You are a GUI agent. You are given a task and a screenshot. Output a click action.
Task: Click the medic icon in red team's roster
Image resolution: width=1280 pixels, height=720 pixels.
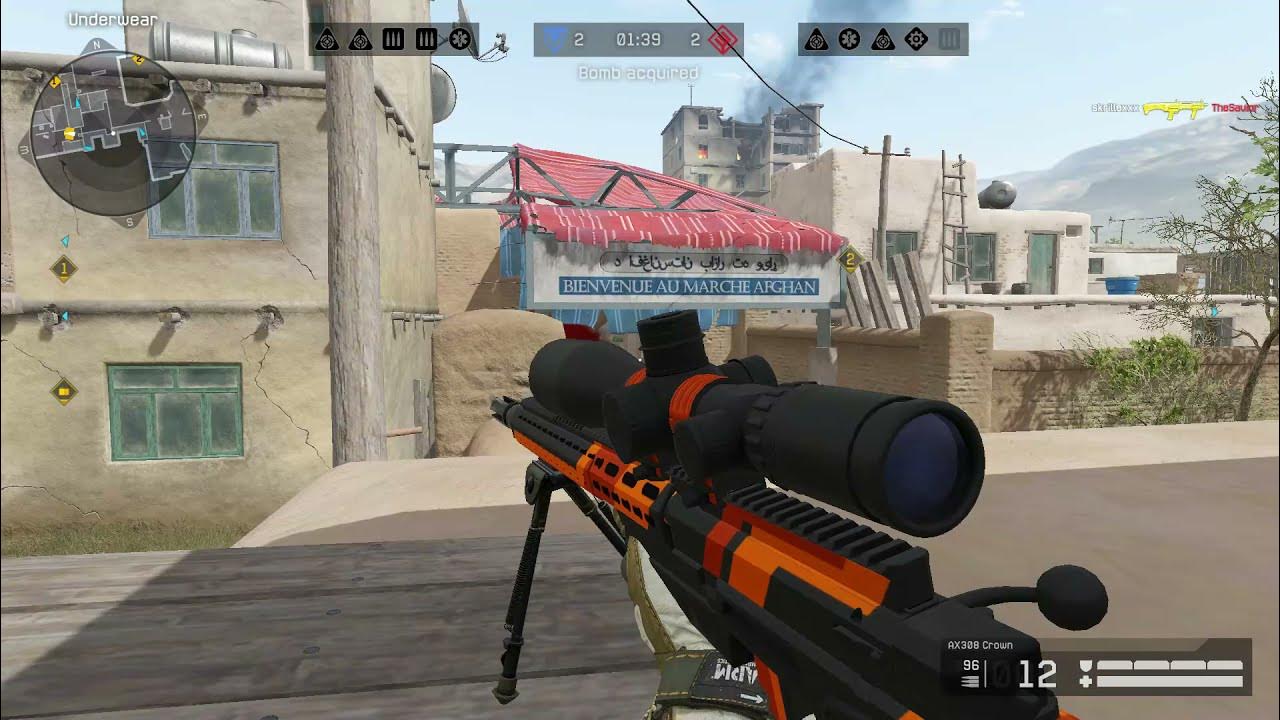pos(849,40)
